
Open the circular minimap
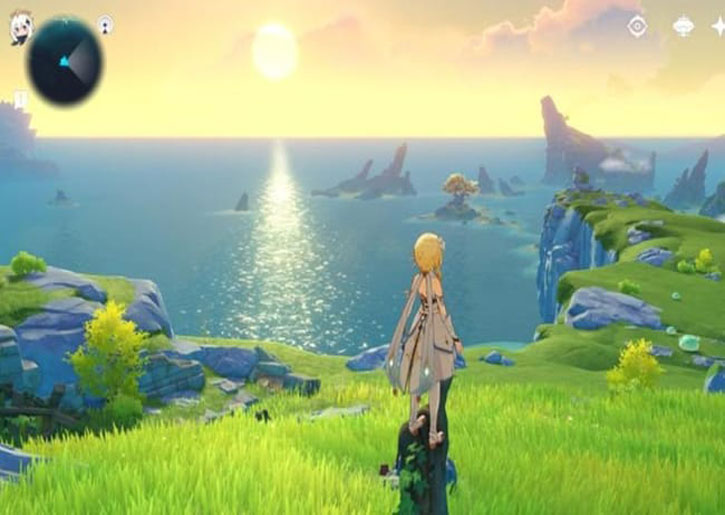click(65, 62)
